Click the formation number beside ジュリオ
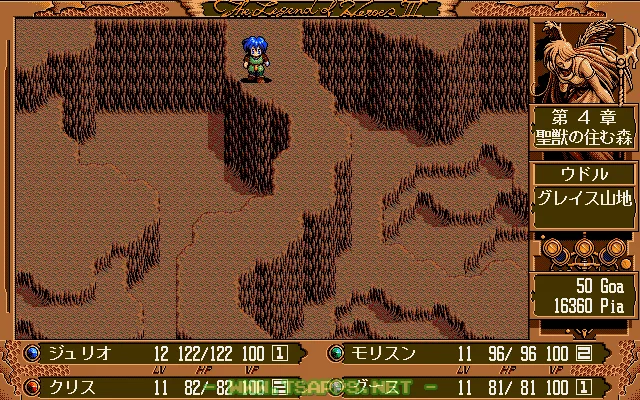Viewport: 640px width, 400px height. click(281, 353)
